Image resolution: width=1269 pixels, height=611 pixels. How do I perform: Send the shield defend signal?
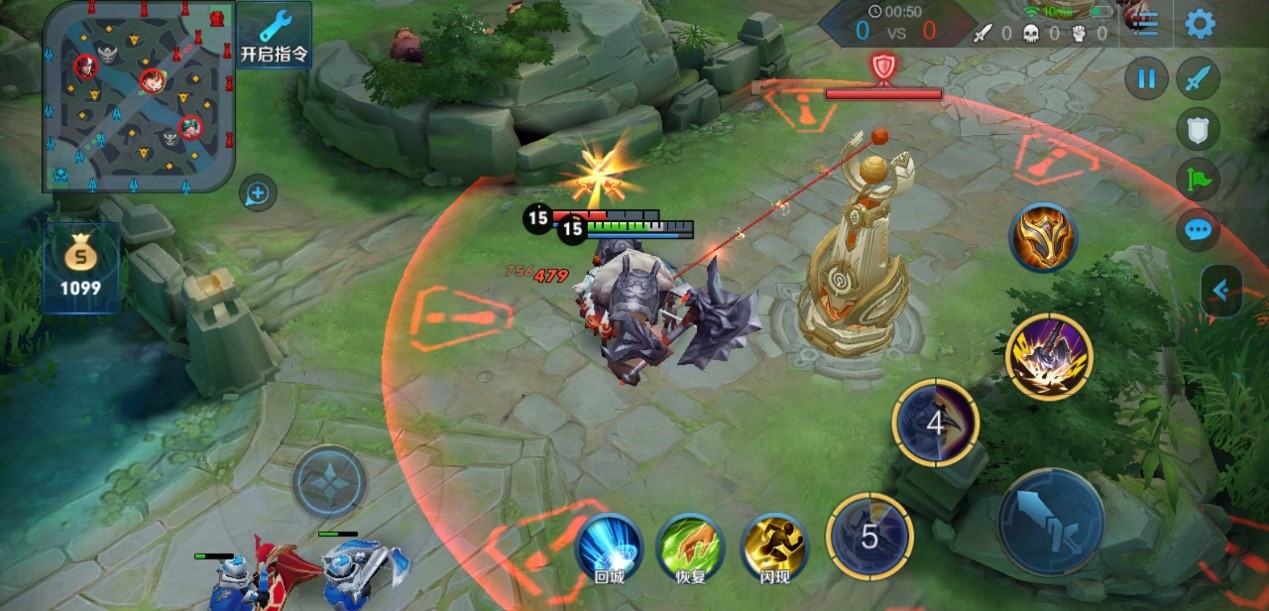point(1197,129)
